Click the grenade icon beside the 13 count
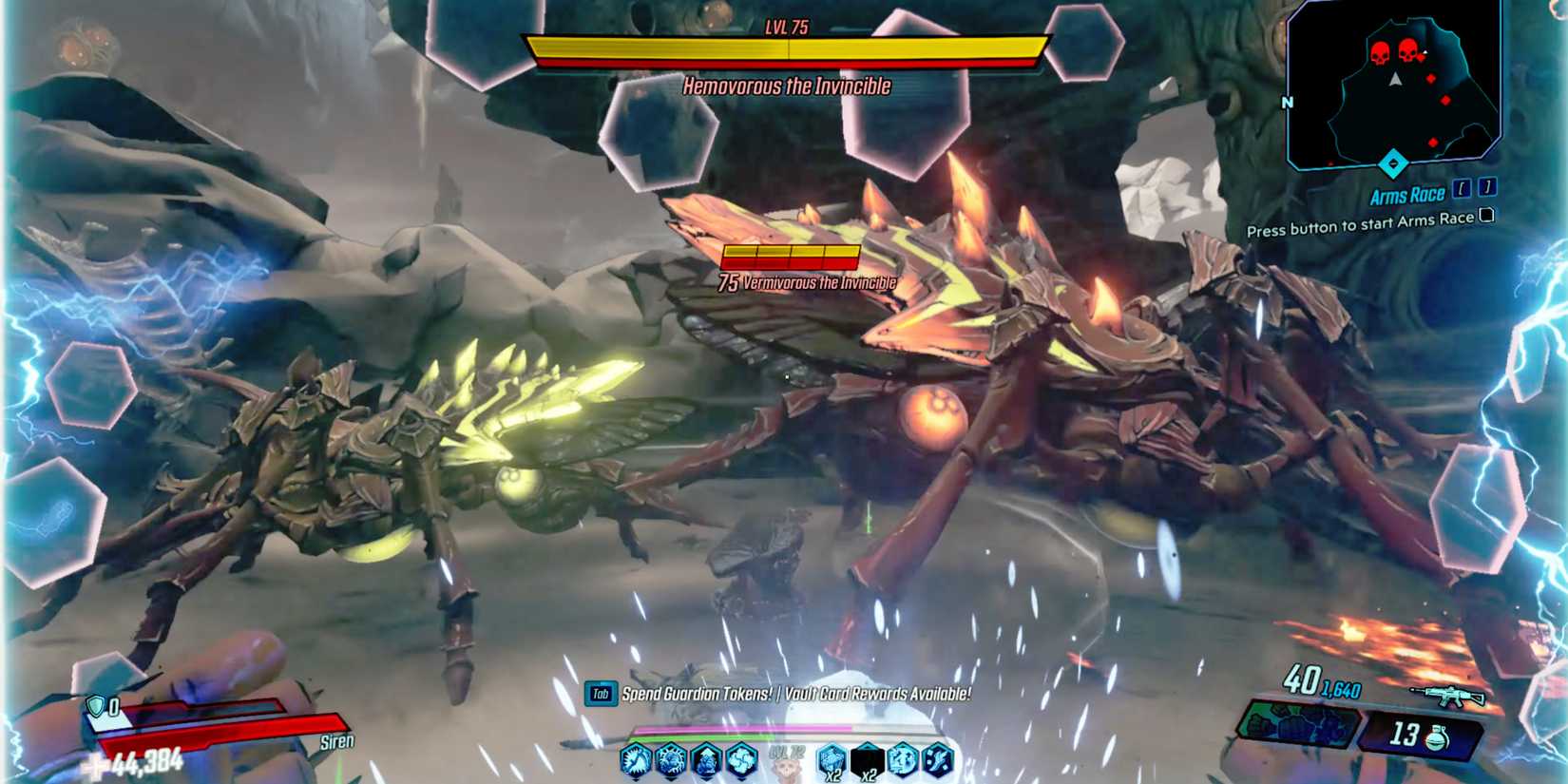The height and width of the screenshot is (784, 1568). (x=1435, y=736)
